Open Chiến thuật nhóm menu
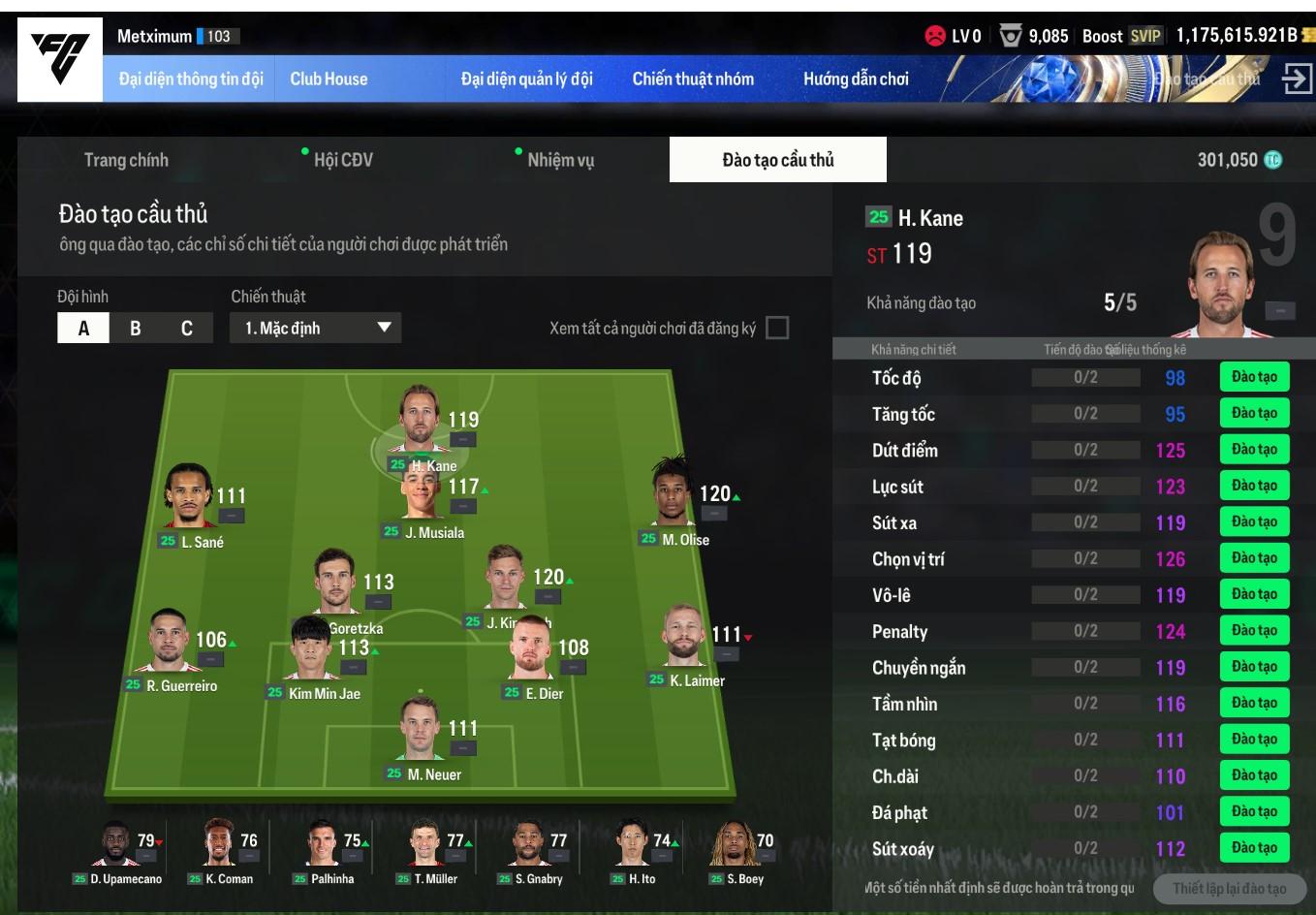 (x=693, y=79)
